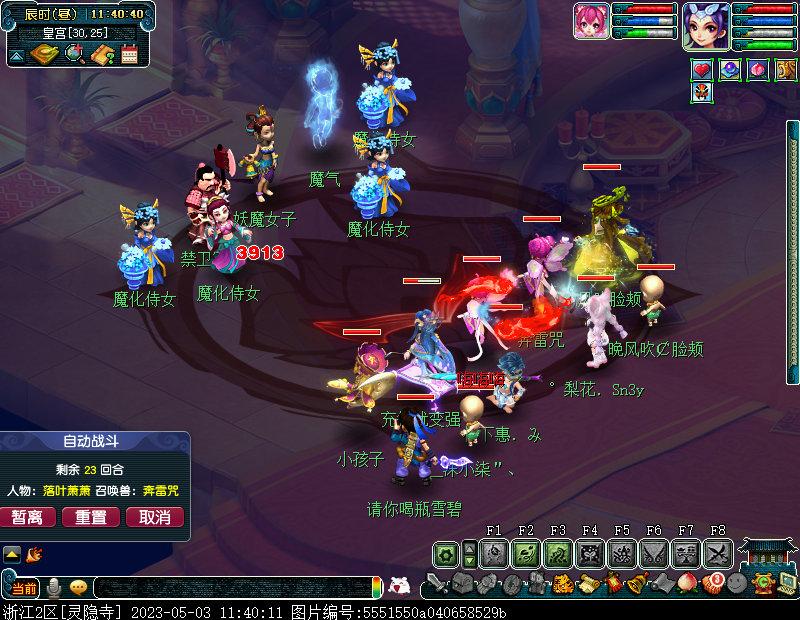Select the red heart buff icon

703,70
